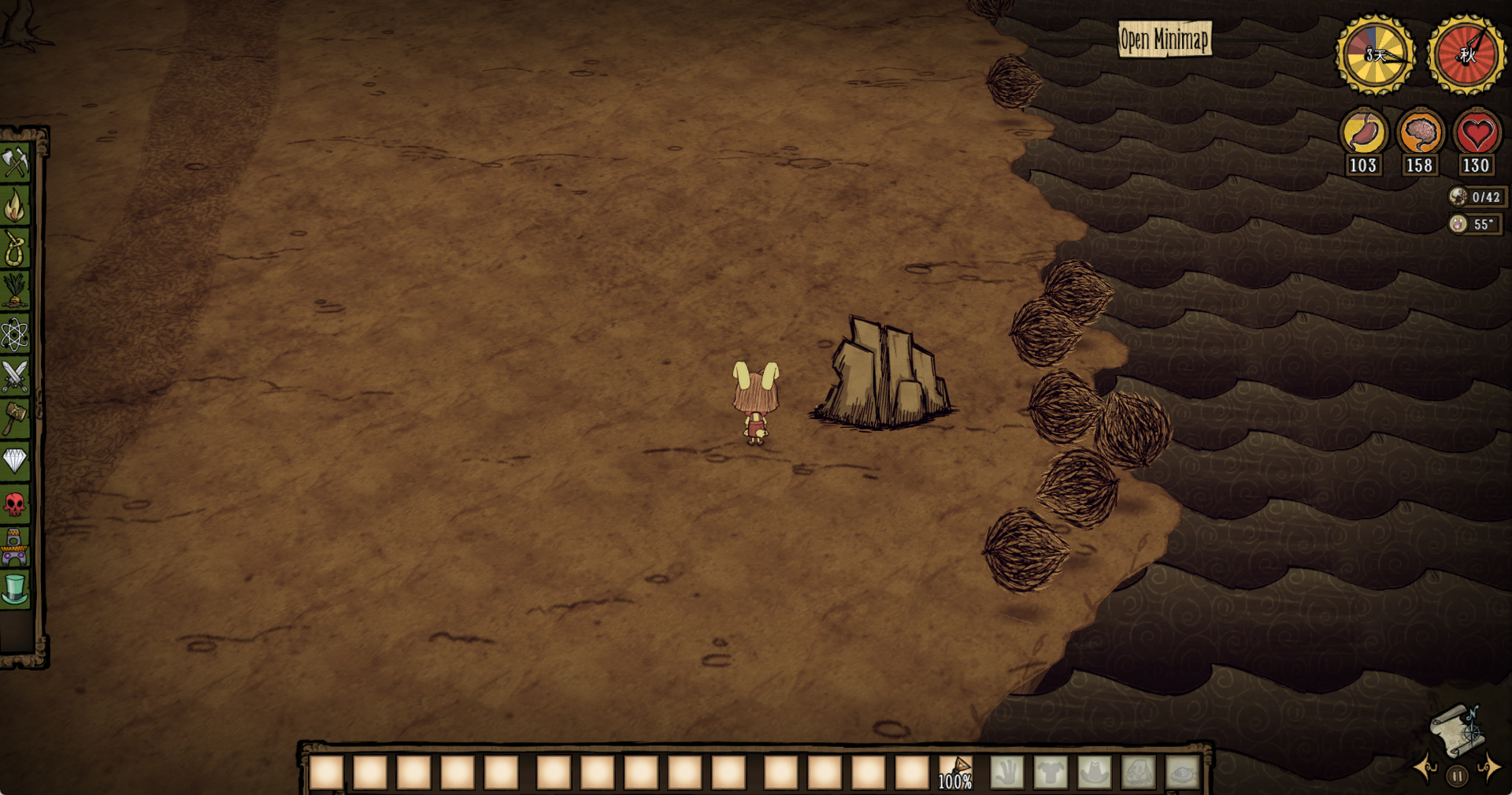Open the hammer Structures tab

point(15,418)
